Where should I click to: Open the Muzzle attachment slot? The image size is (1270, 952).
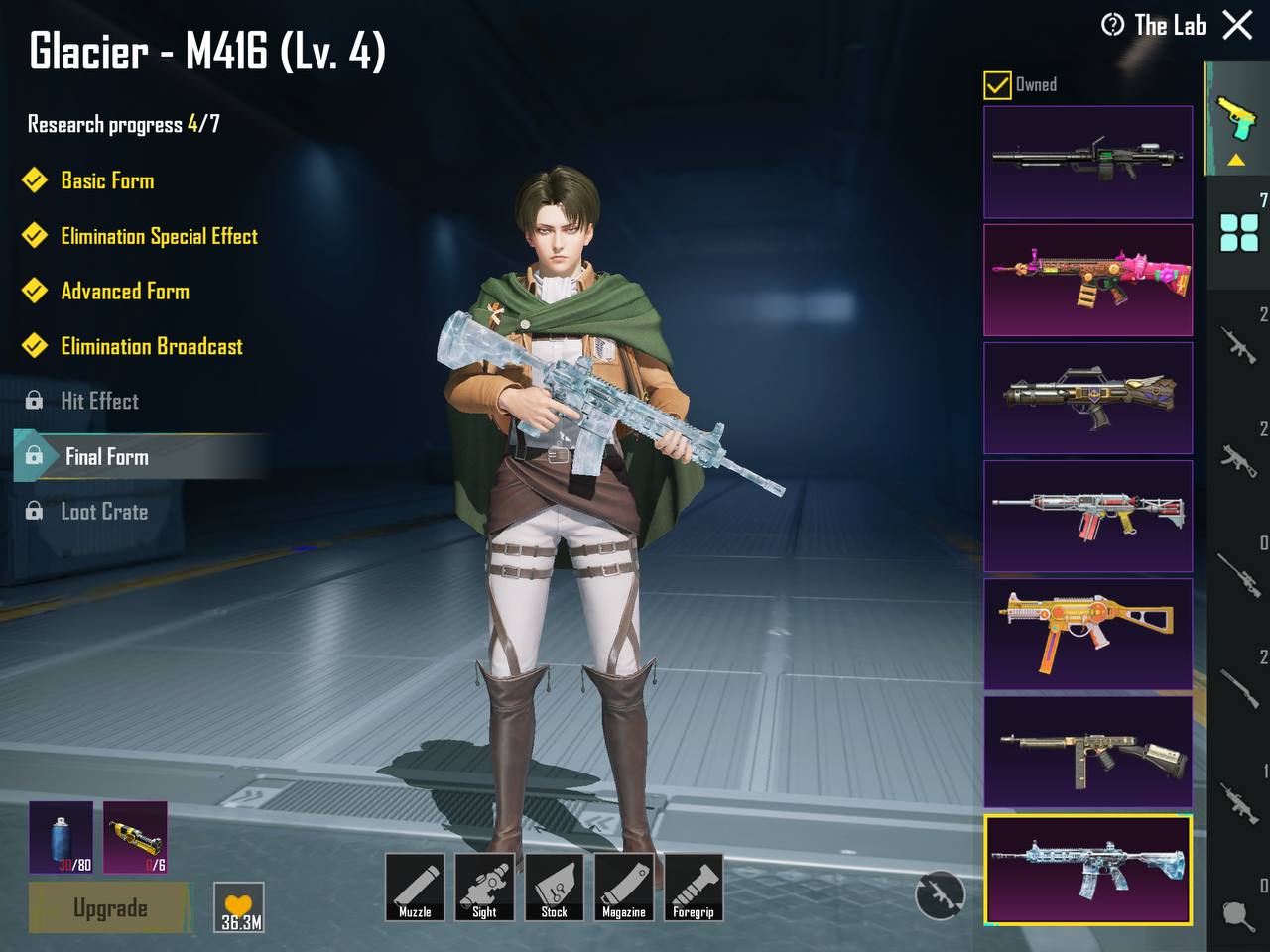(415, 887)
